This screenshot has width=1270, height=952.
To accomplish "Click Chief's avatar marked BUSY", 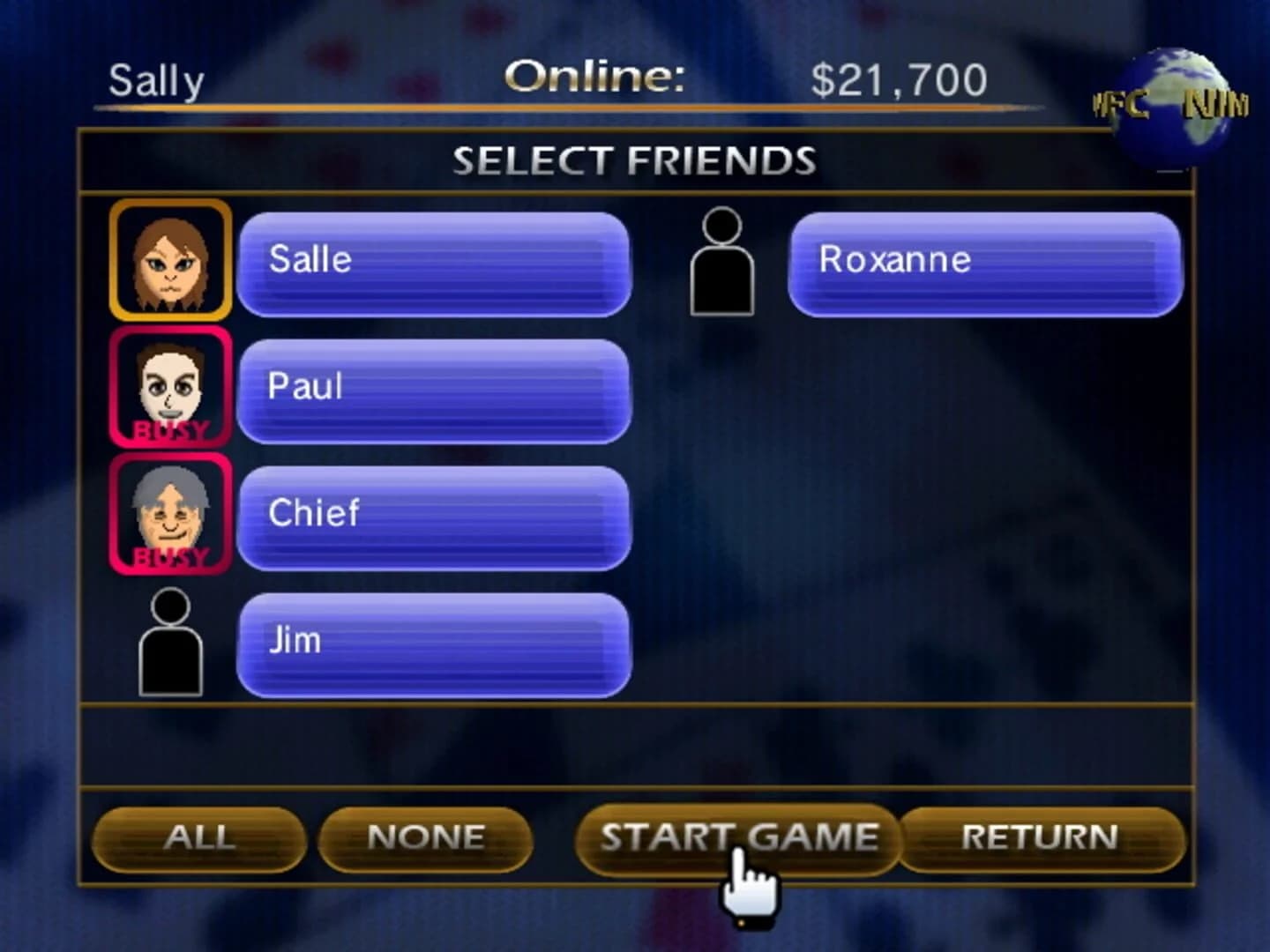I will (x=169, y=511).
